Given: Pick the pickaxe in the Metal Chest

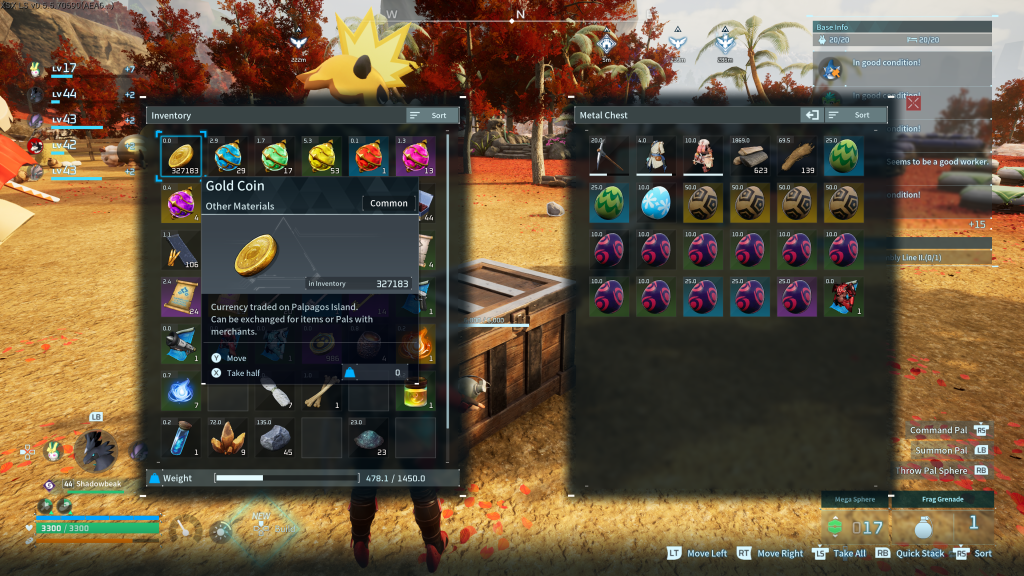Looking at the screenshot, I should coord(609,156).
